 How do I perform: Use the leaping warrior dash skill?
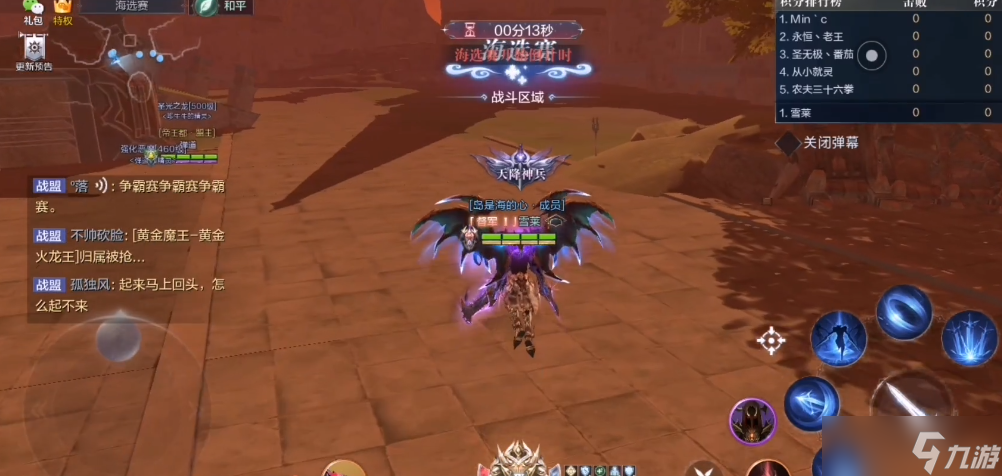tap(837, 338)
